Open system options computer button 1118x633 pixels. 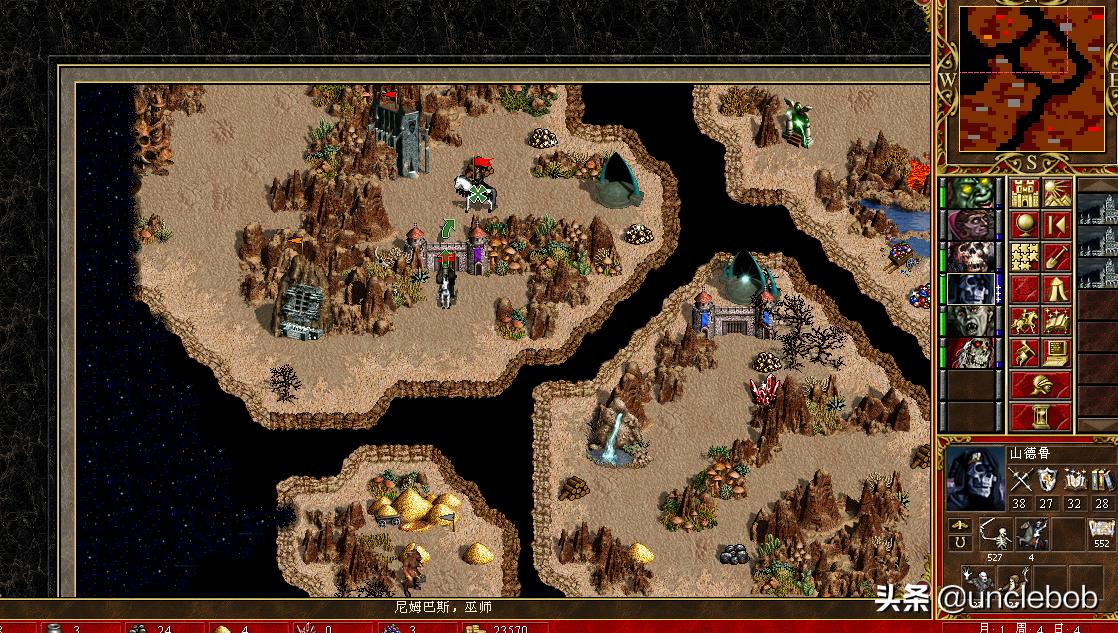pyautogui.click(x=1056, y=353)
